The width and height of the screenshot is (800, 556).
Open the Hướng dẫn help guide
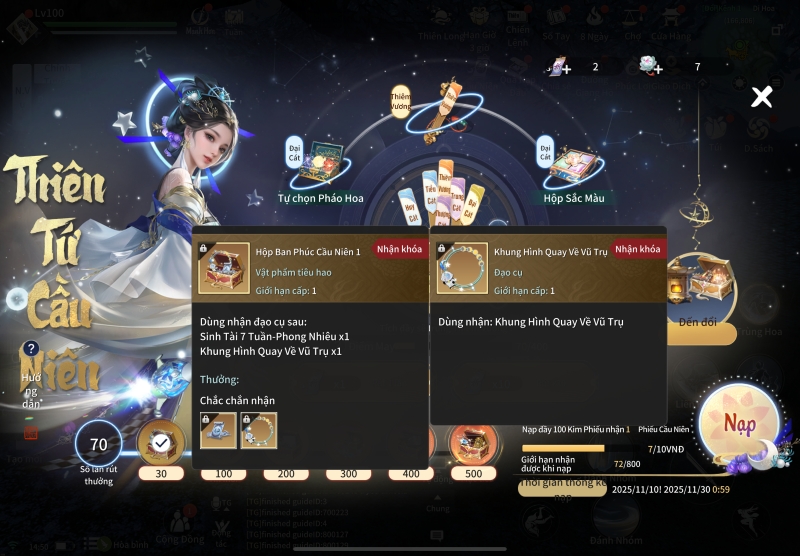pos(32,349)
